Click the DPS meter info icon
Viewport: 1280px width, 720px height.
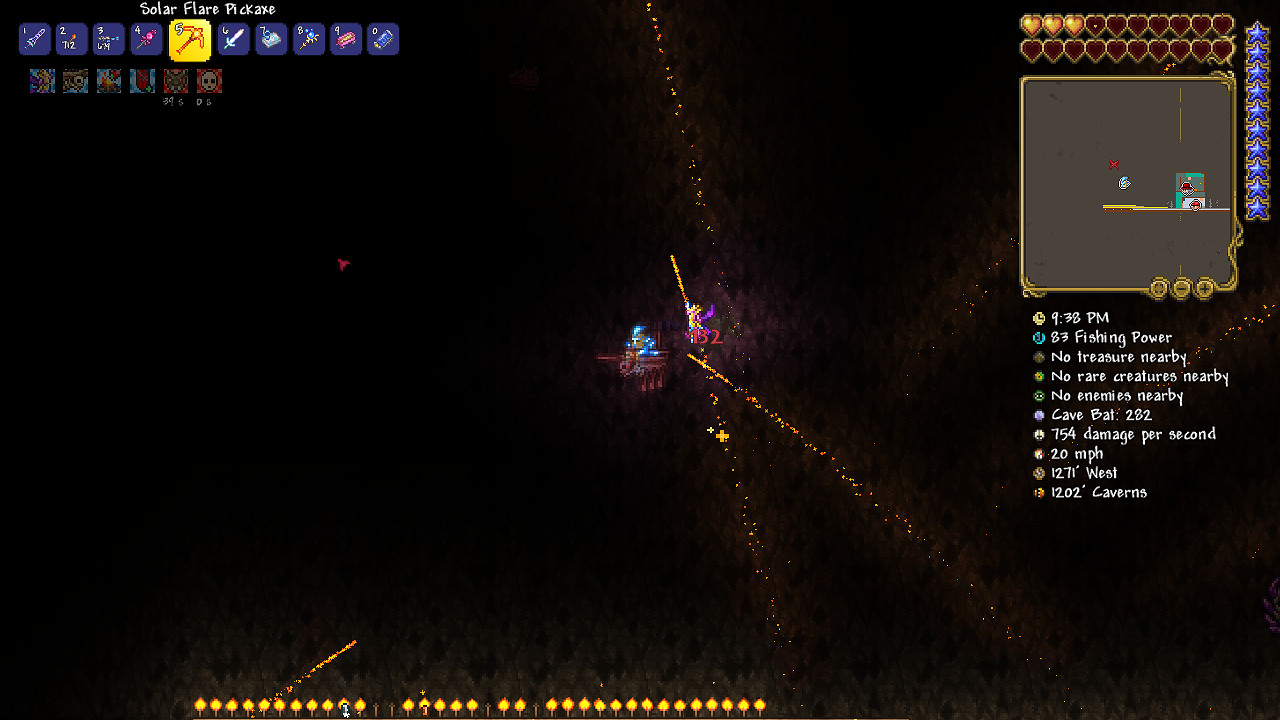point(1038,434)
